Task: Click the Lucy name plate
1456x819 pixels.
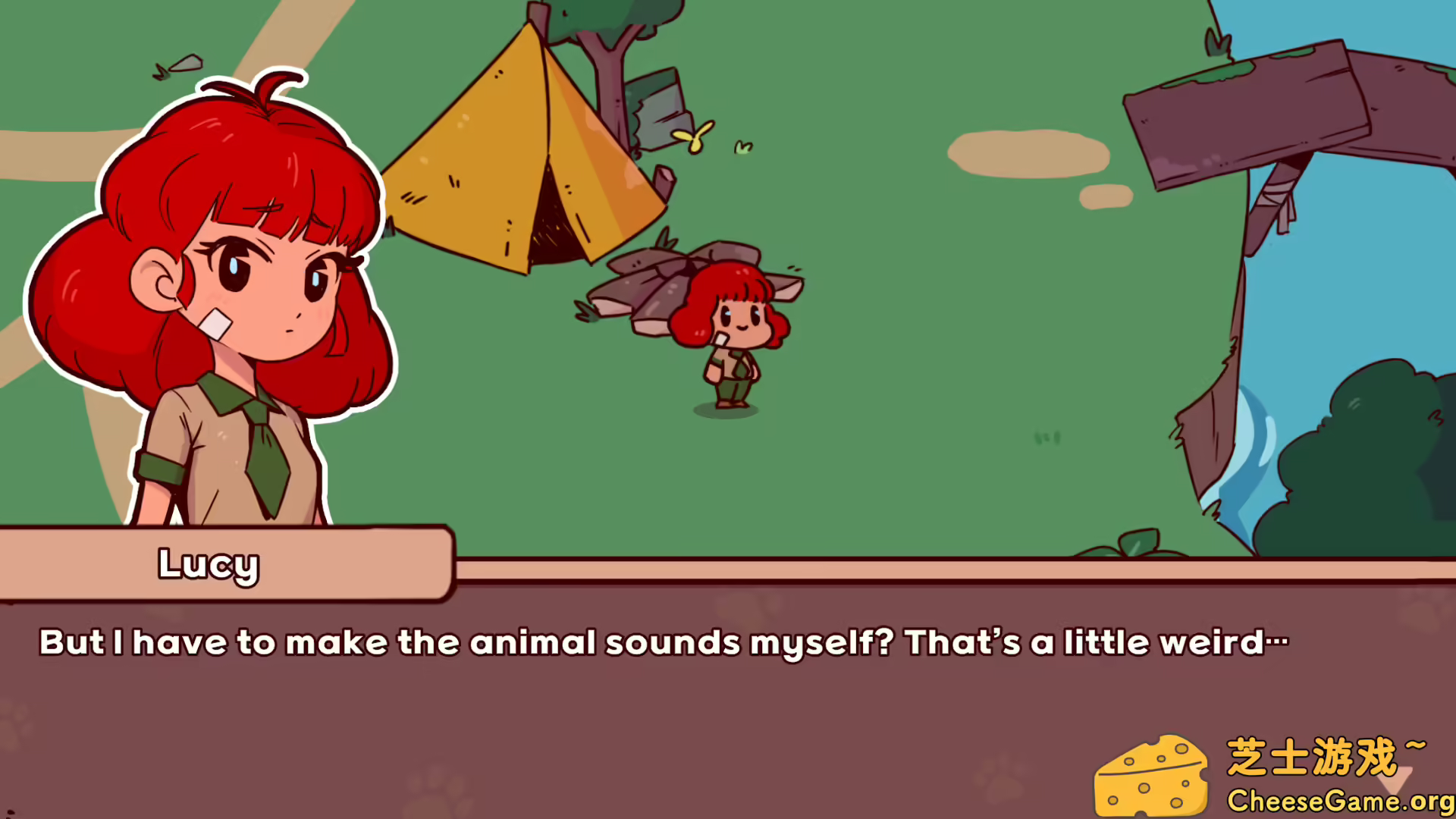Action: point(209,565)
